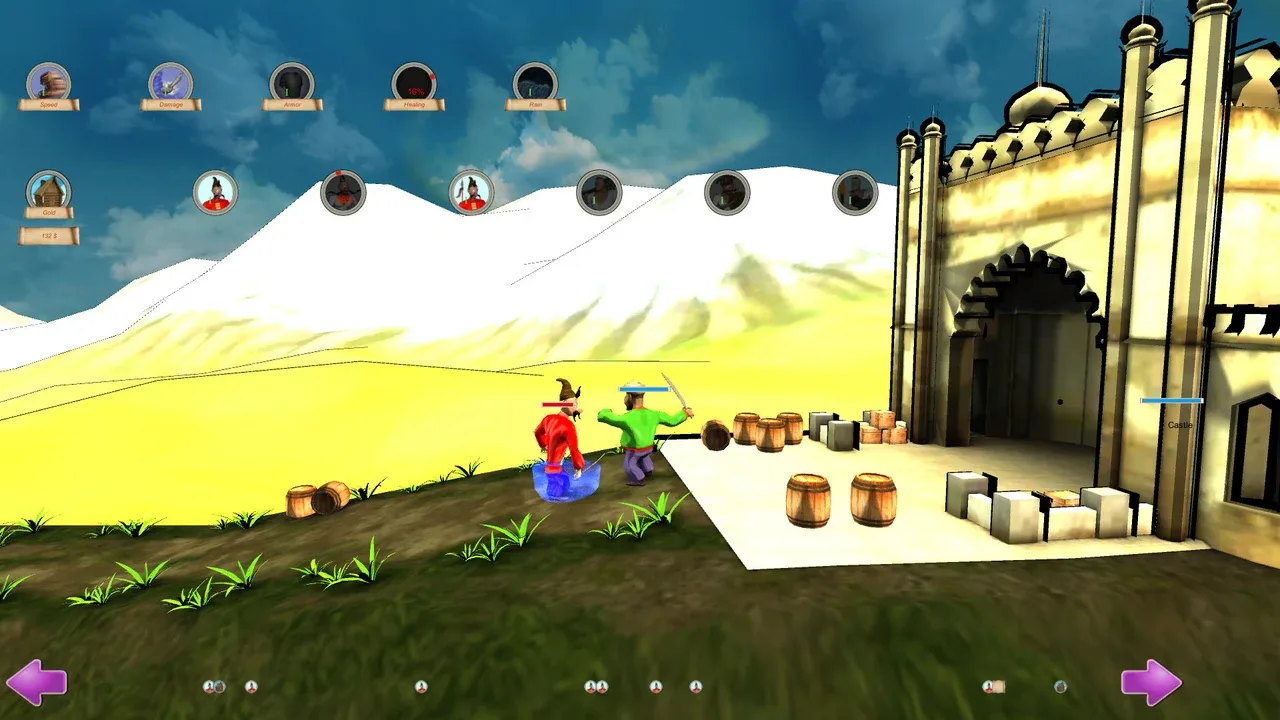Select the second red-uniform soldier portrait

(x=471, y=192)
